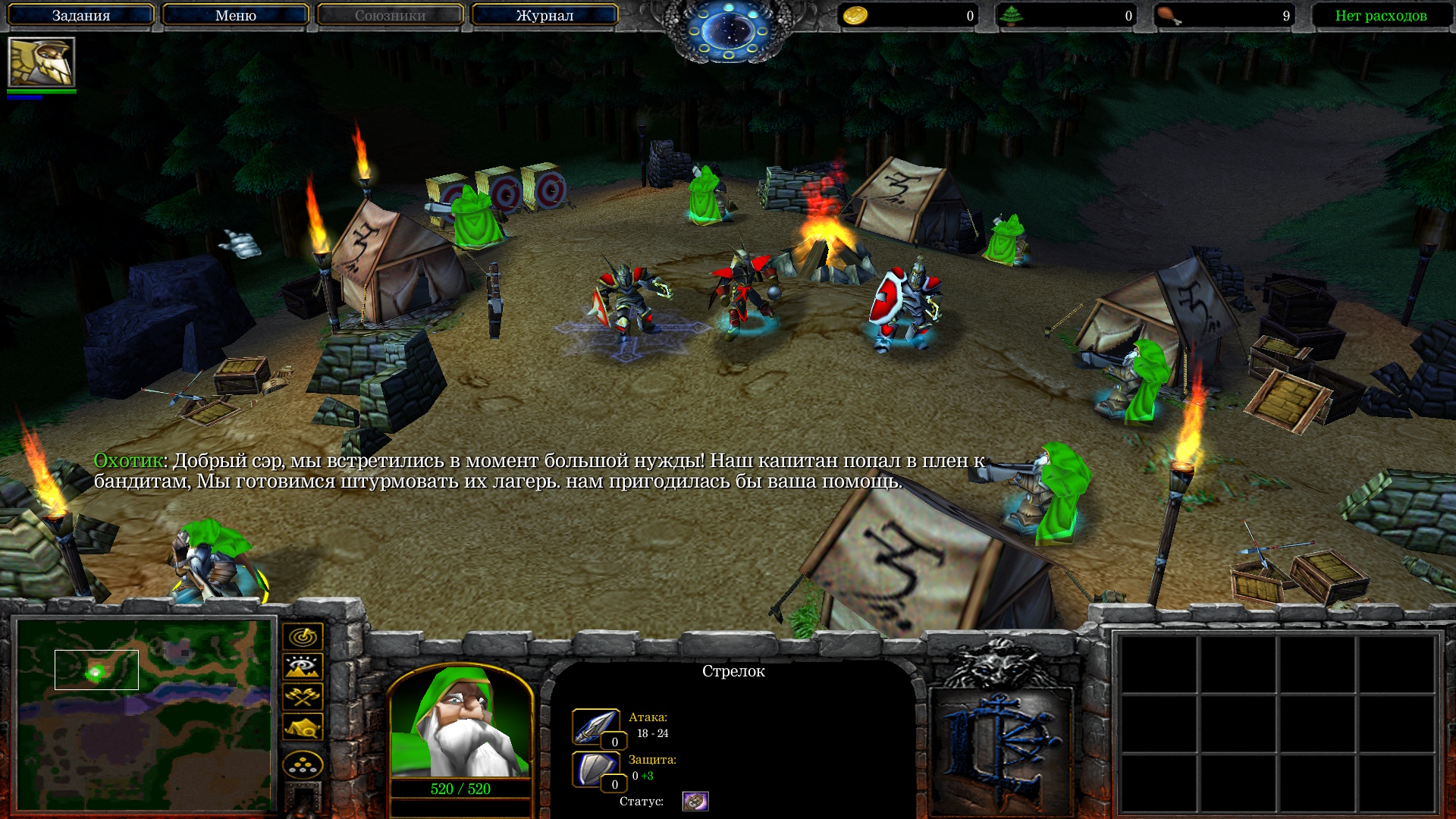
Task: Open the Задания quests menu
Action: click(81, 15)
